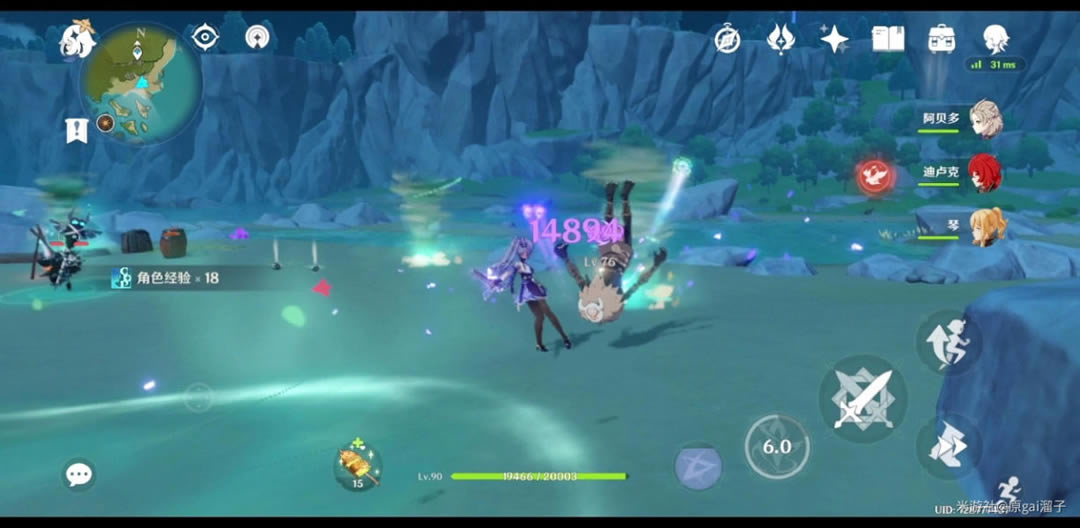Open the compass events icon
Image resolution: width=1080 pixels, height=528 pixels.
tap(727, 39)
